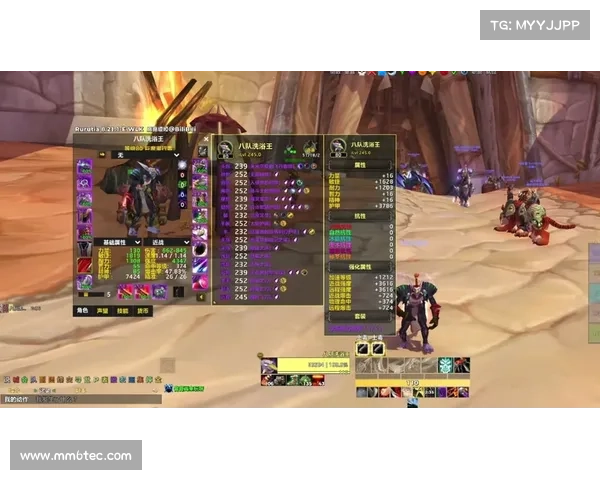Select the 技能 skills tab
This screenshot has height=480, width=600.
(x=123, y=311)
